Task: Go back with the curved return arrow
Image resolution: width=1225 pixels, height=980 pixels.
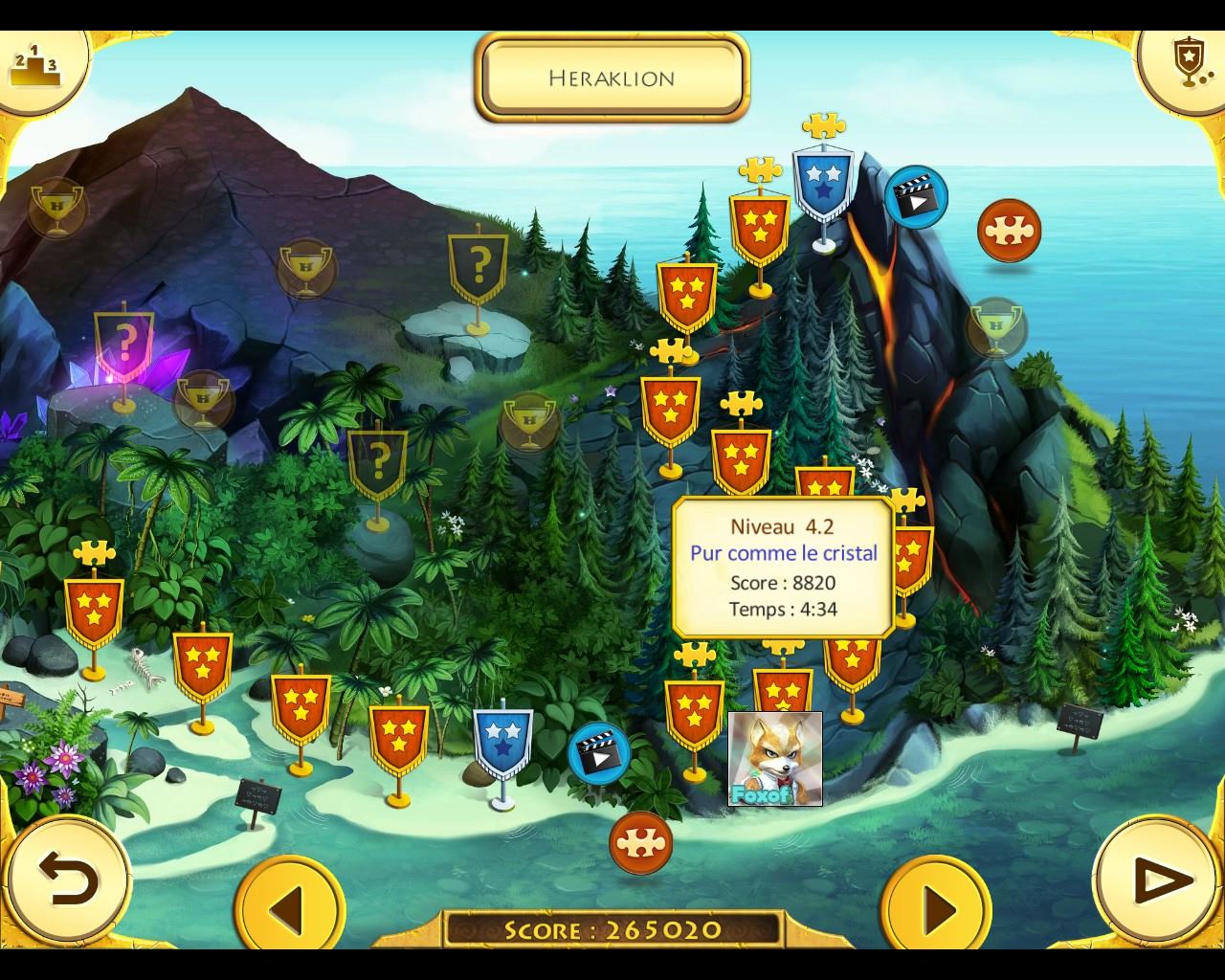Action: click(x=68, y=879)
